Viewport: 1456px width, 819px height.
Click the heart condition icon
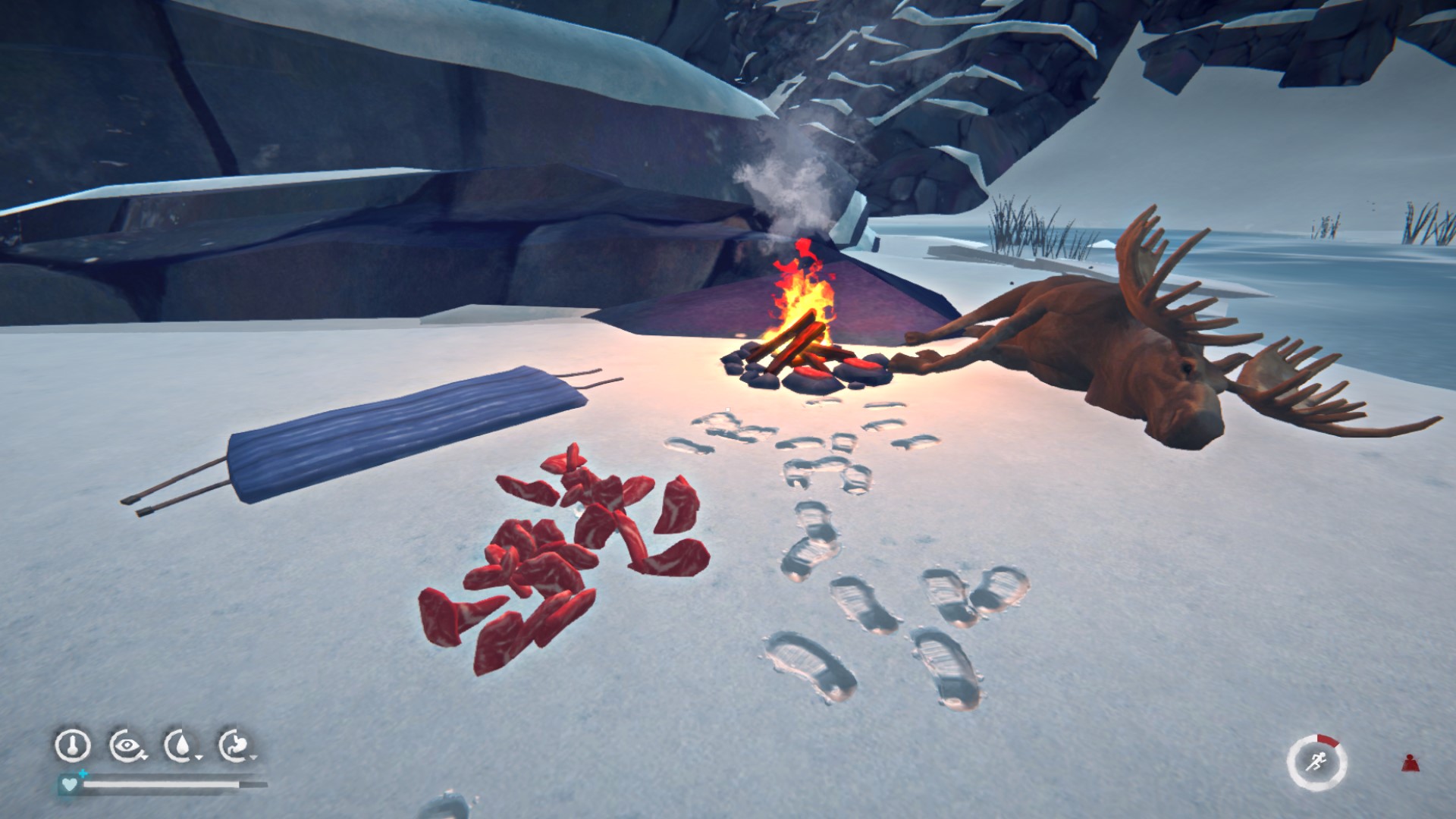(x=70, y=784)
